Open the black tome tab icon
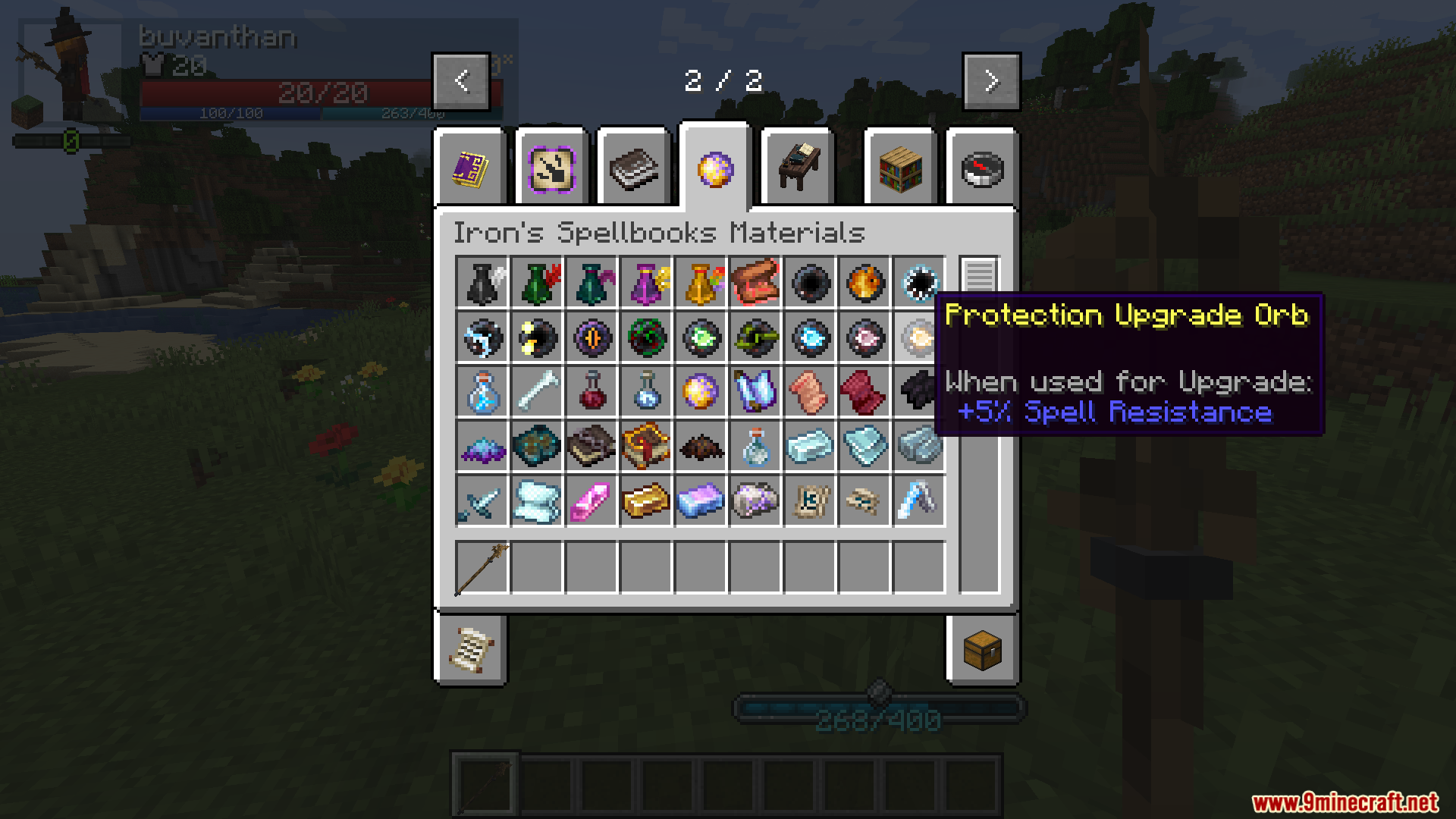Screen dimensions: 1456x819 633,168
